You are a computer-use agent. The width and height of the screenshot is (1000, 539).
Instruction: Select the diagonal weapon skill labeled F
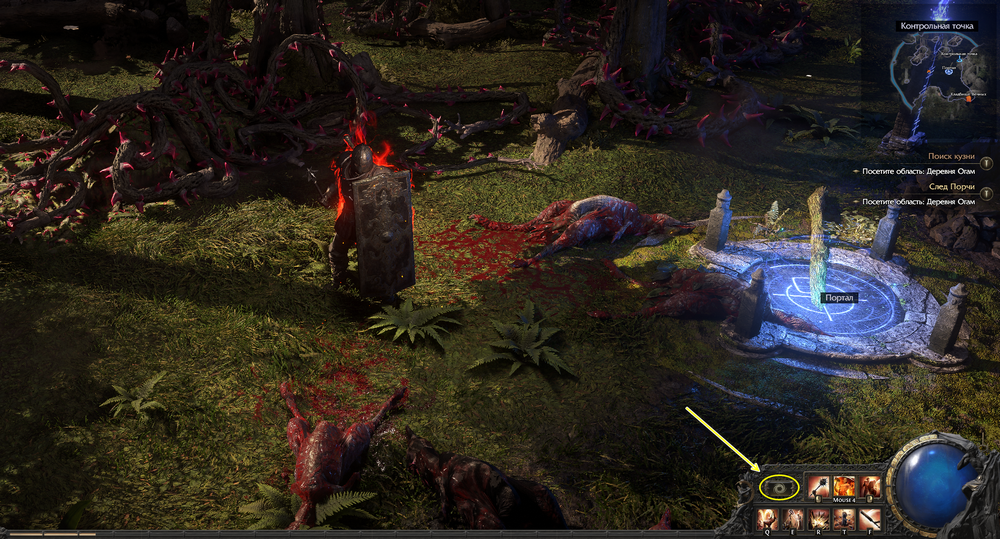(x=870, y=518)
